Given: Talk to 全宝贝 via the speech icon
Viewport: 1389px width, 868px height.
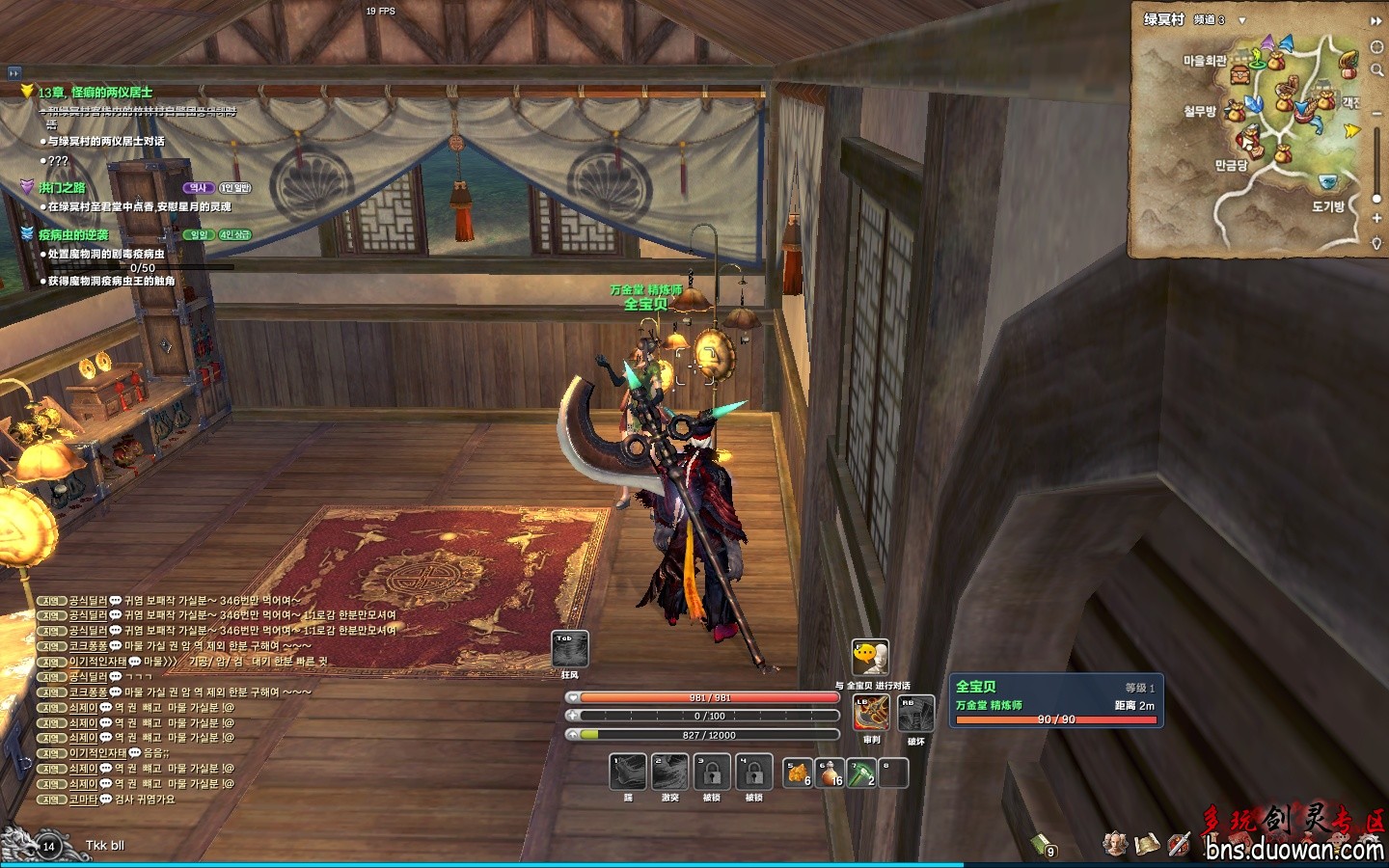Looking at the screenshot, I should point(870,657).
